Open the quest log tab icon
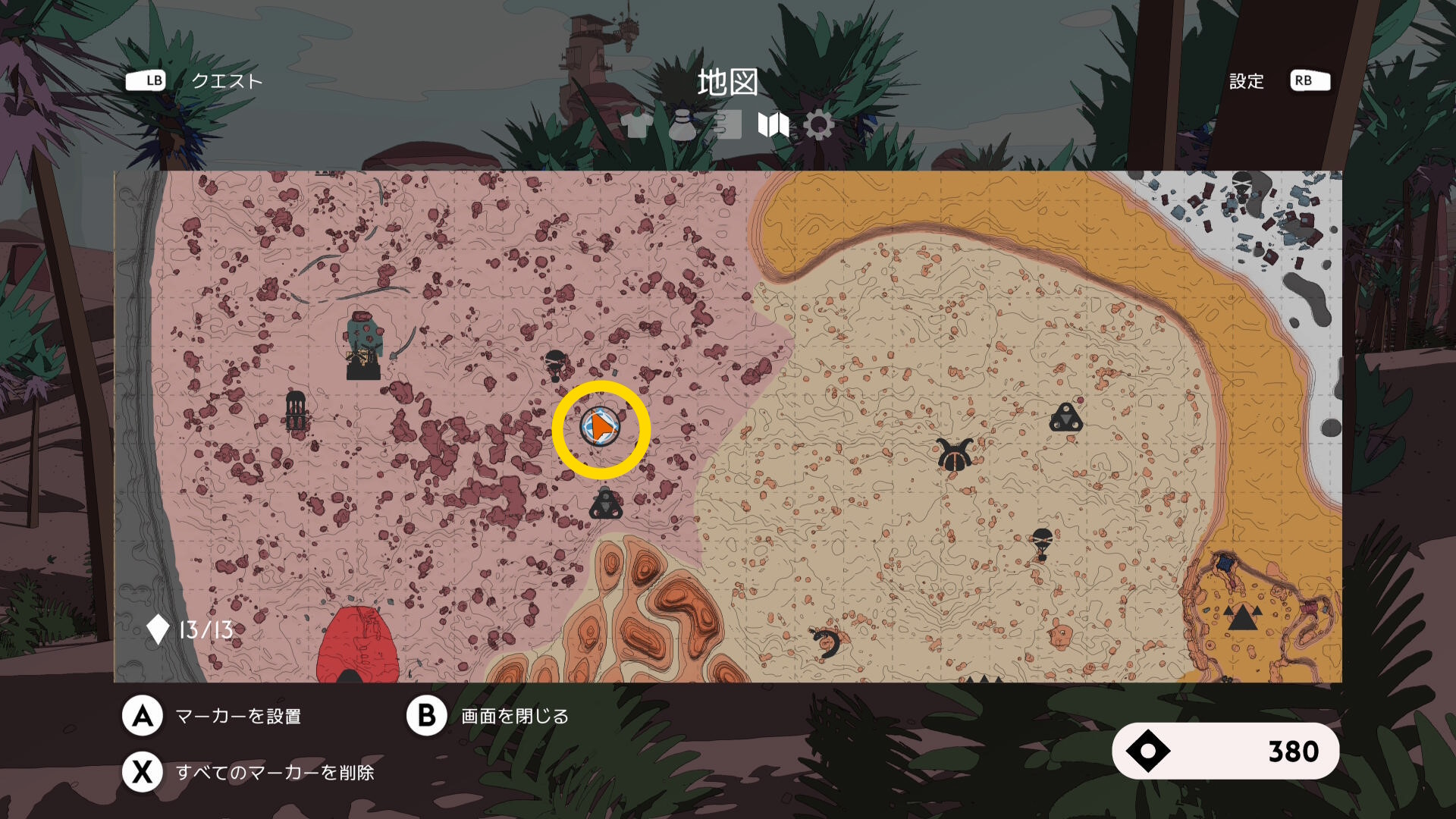The image size is (1456, 819). click(x=727, y=125)
